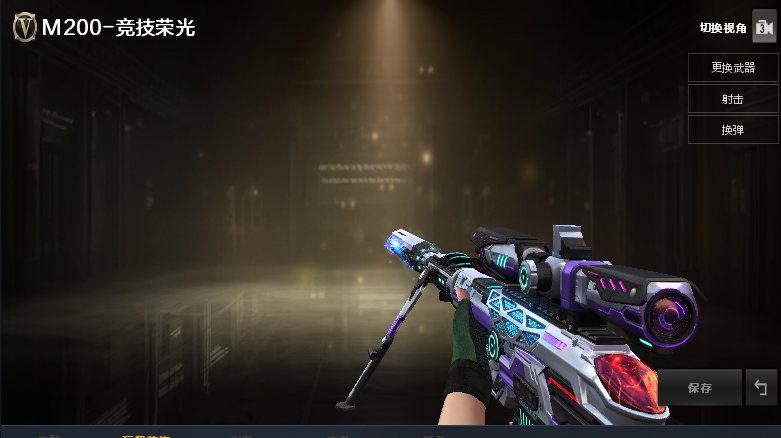Trigger the 射击 (shoot) preview

click(x=733, y=99)
